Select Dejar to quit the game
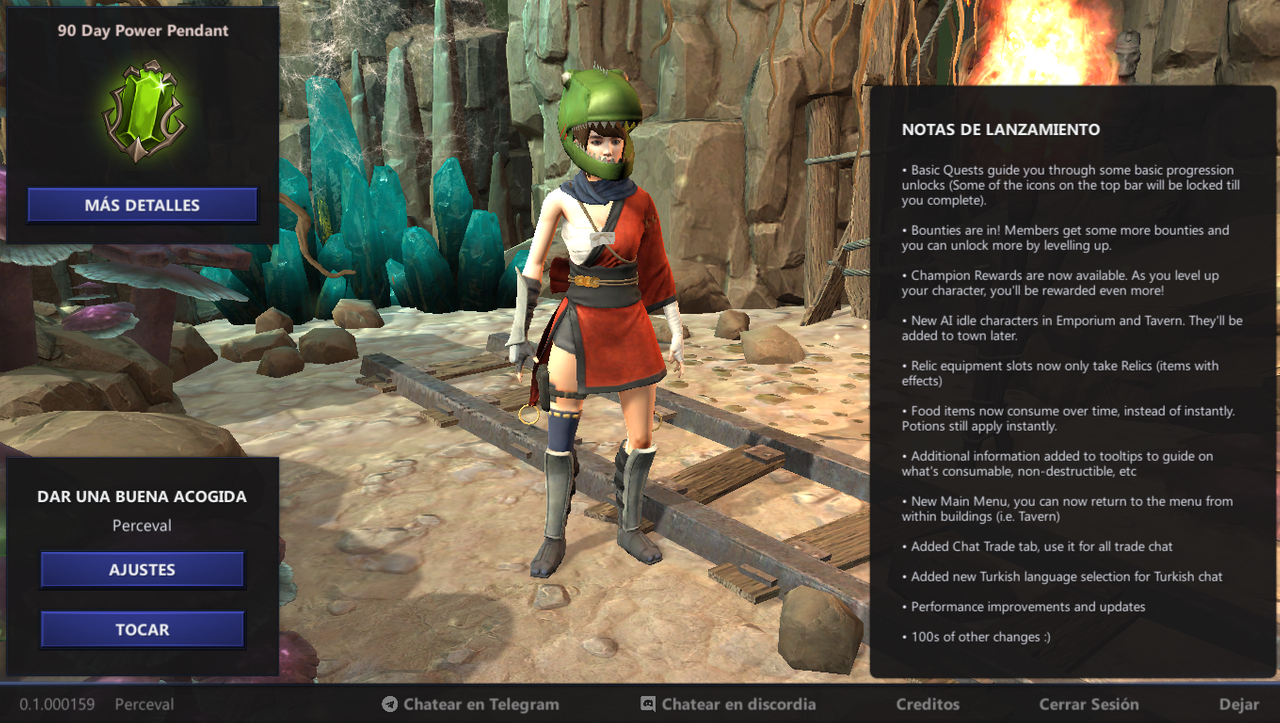The width and height of the screenshot is (1280, 723). coord(1239,704)
